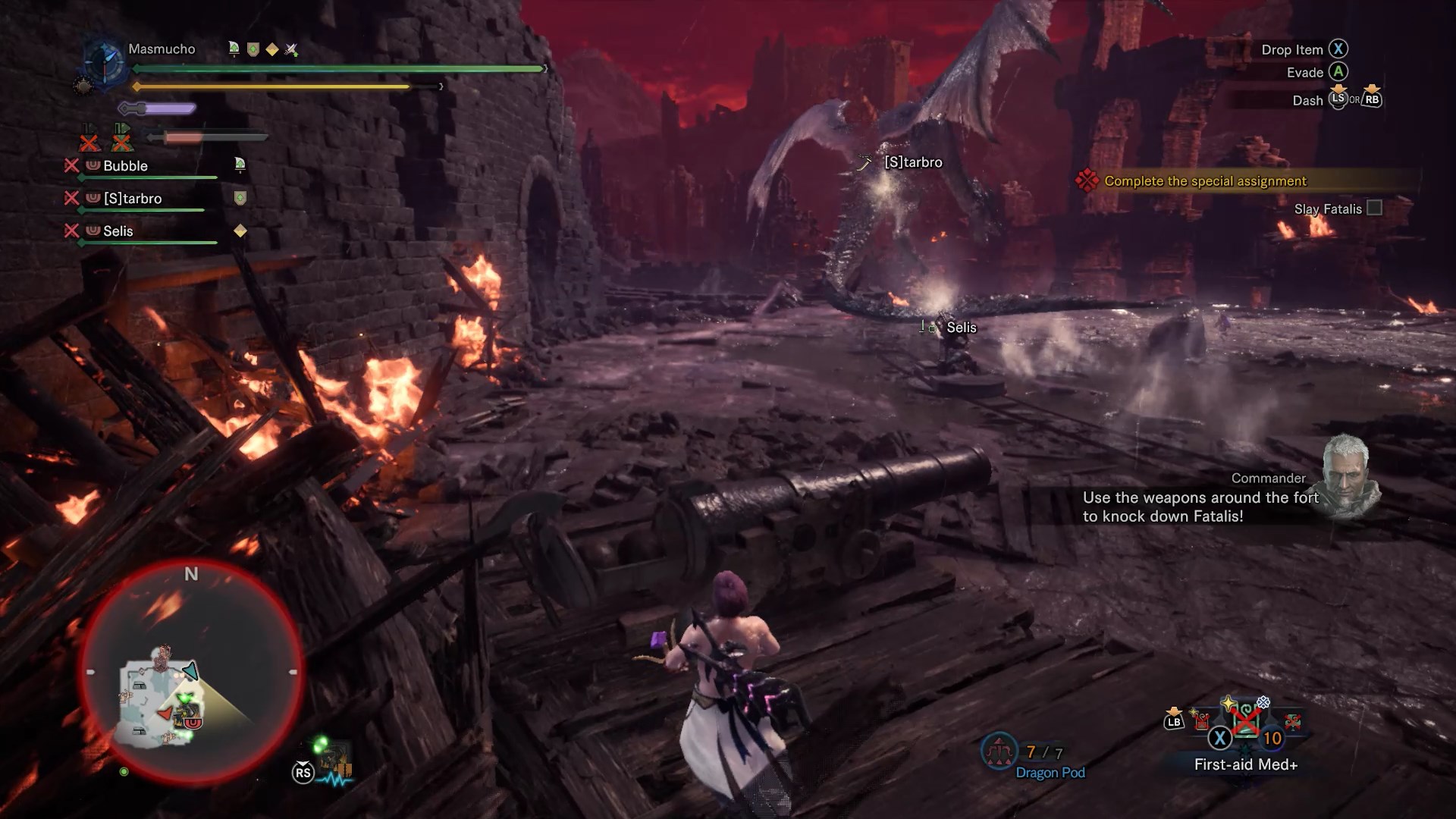Select party member Selis in the list
Screen dimensions: 1456x819
[118, 231]
